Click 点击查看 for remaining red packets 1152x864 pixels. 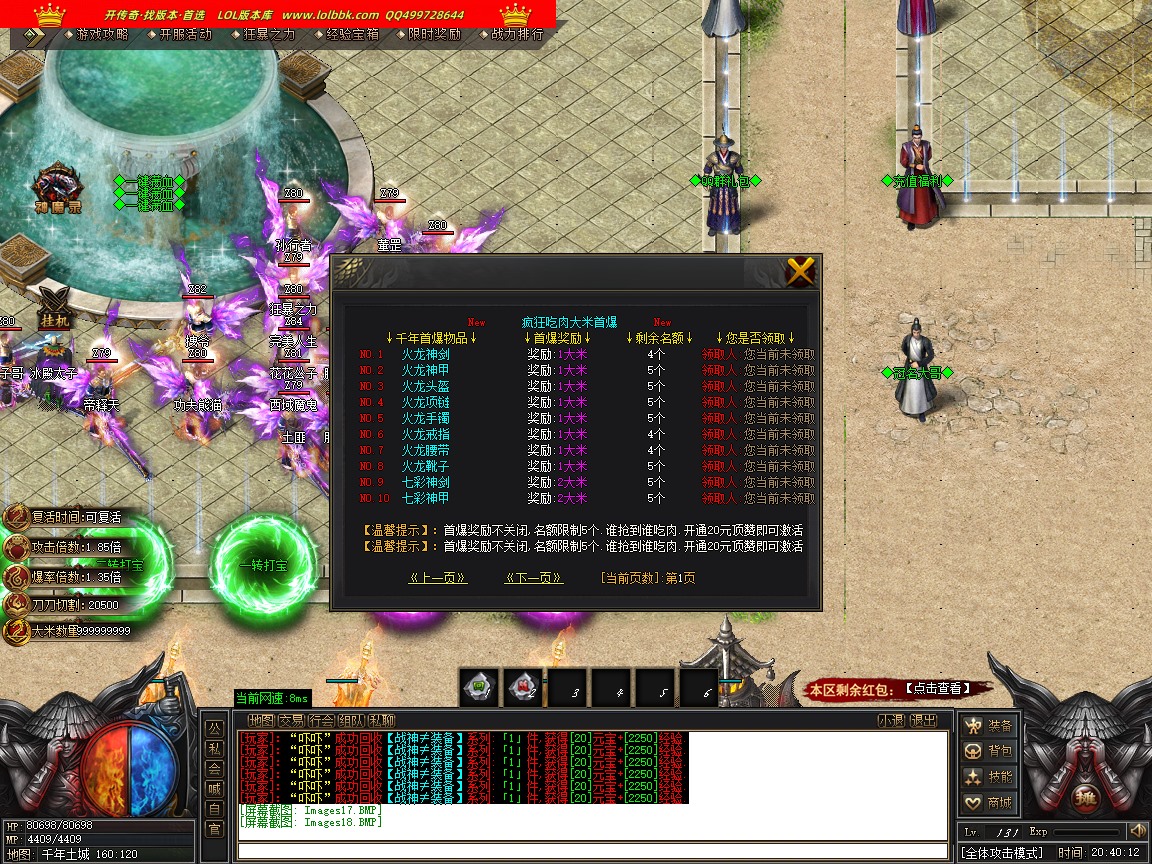click(x=936, y=688)
